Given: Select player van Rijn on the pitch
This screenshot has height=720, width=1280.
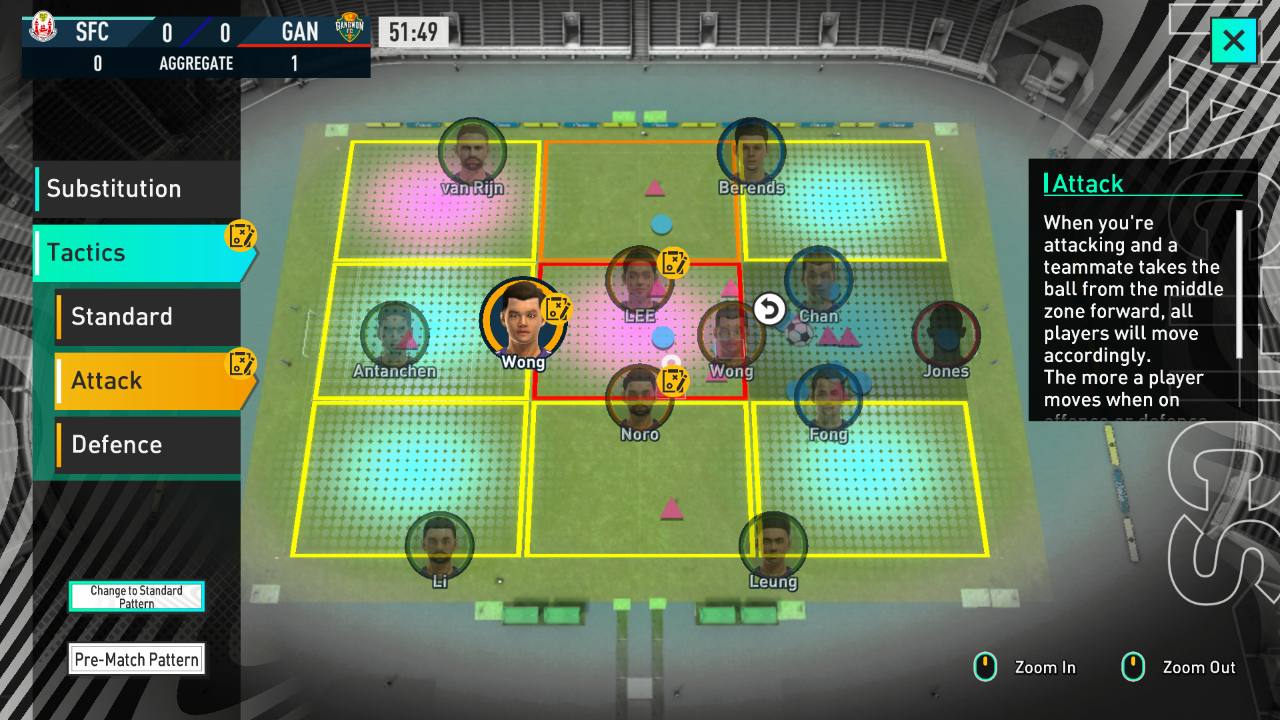Looking at the screenshot, I should click(x=472, y=153).
